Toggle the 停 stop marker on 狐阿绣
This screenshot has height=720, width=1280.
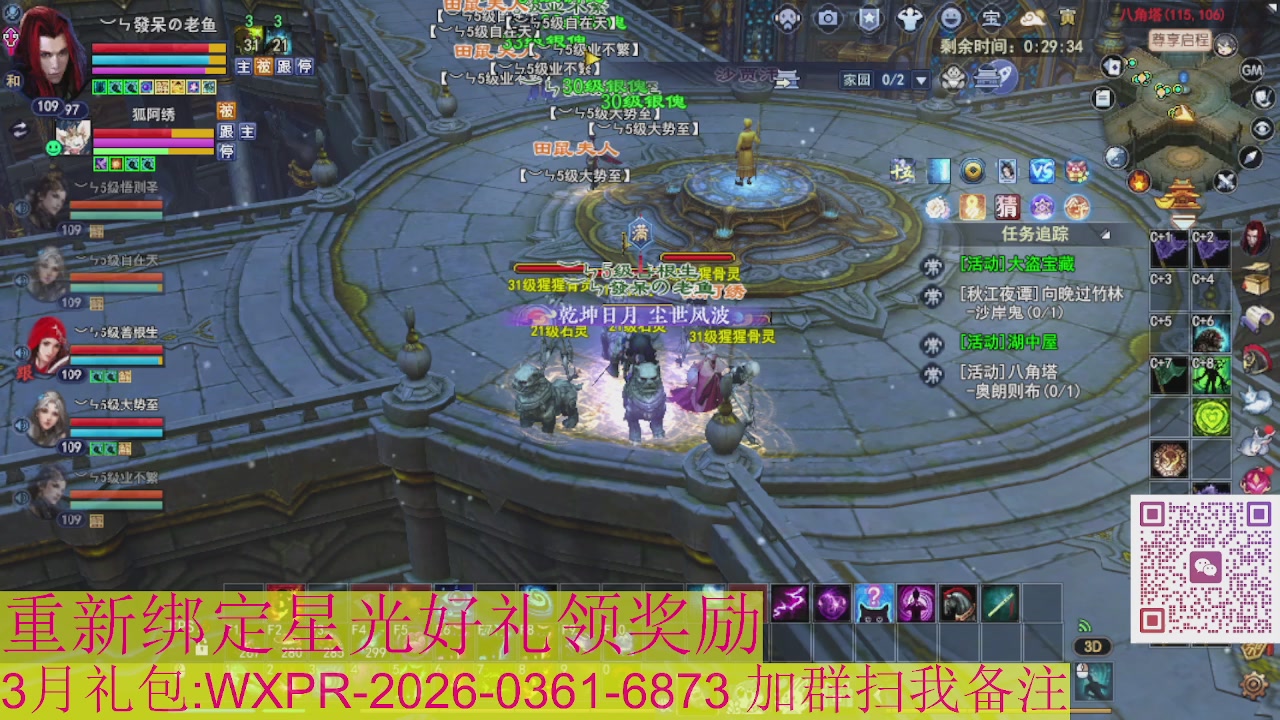click(x=226, y=151)
